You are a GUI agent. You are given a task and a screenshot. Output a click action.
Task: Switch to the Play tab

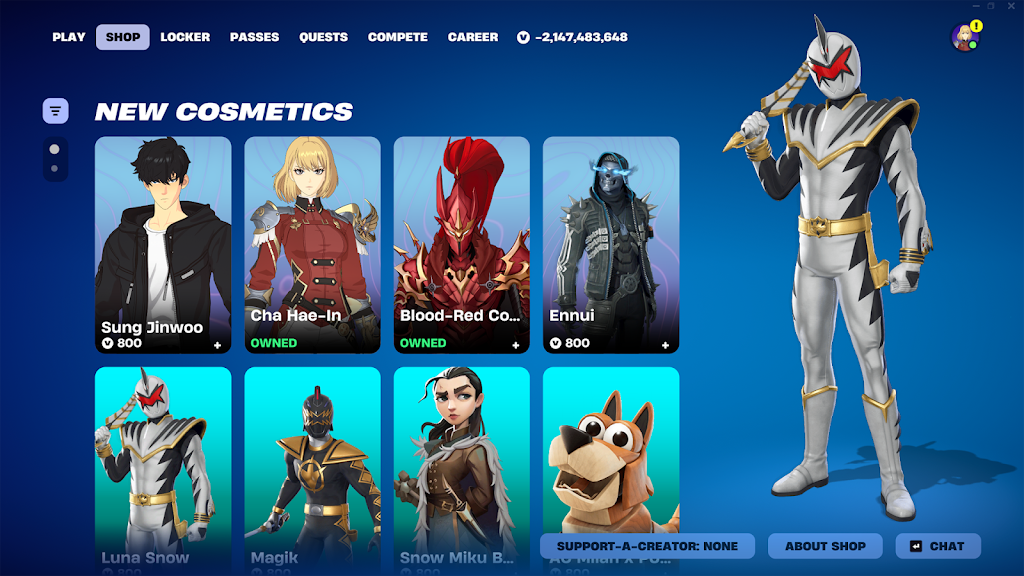[x=69, y=37]
